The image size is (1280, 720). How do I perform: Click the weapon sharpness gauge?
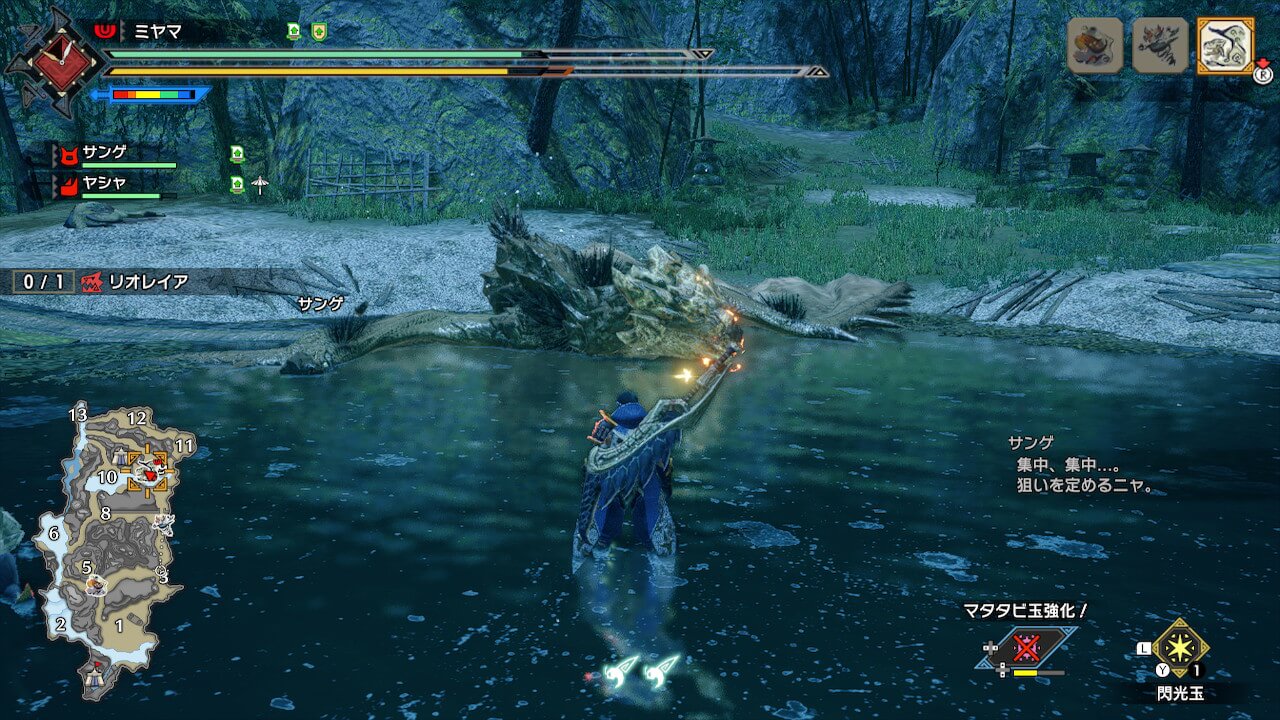click(152, 95)
